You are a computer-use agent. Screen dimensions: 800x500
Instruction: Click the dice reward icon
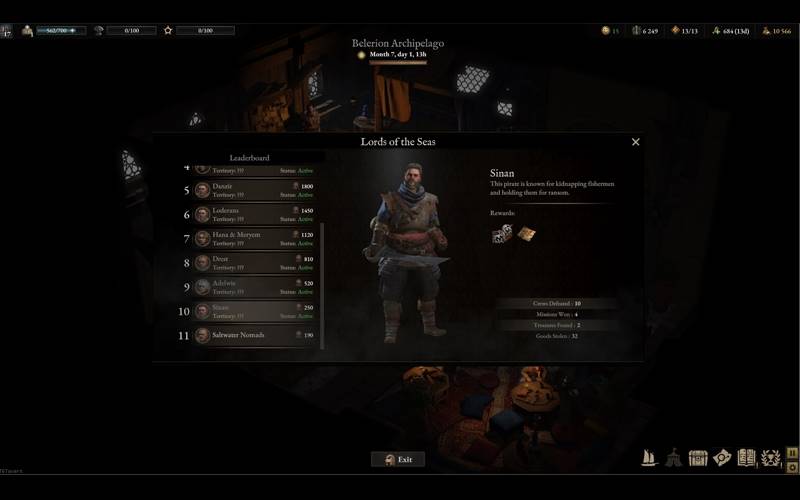pyautogui.click(x=502, y=233)
